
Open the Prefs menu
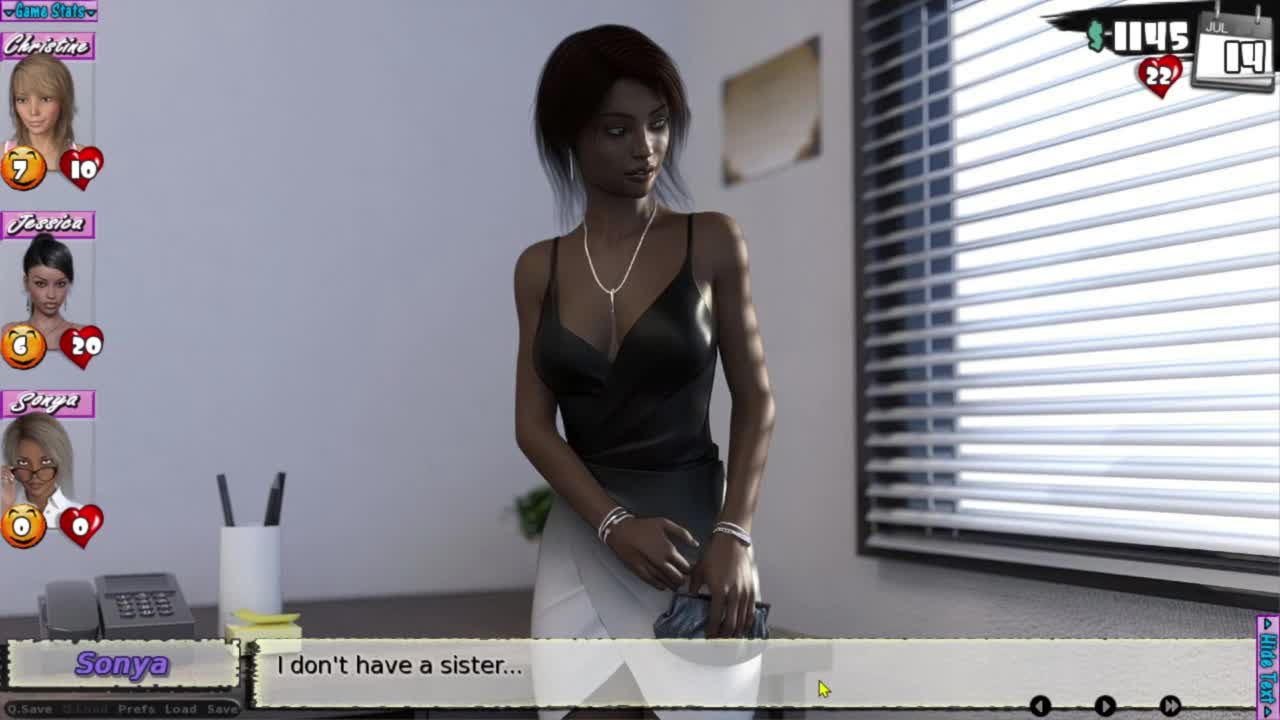coord(136,709)
